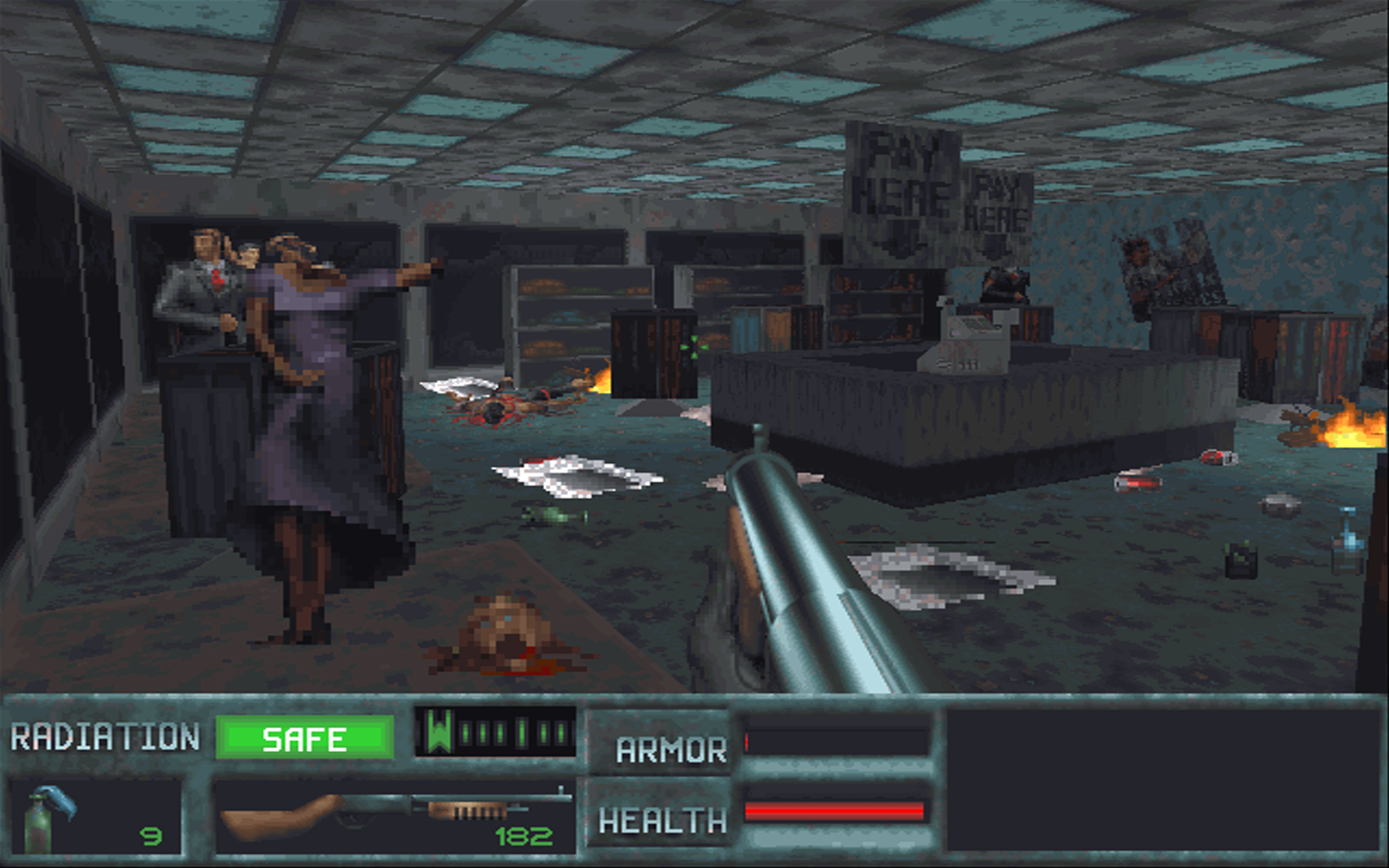Choose the green W weapon selector strip
Screen dimensions: 1389x868
point(495,732)
